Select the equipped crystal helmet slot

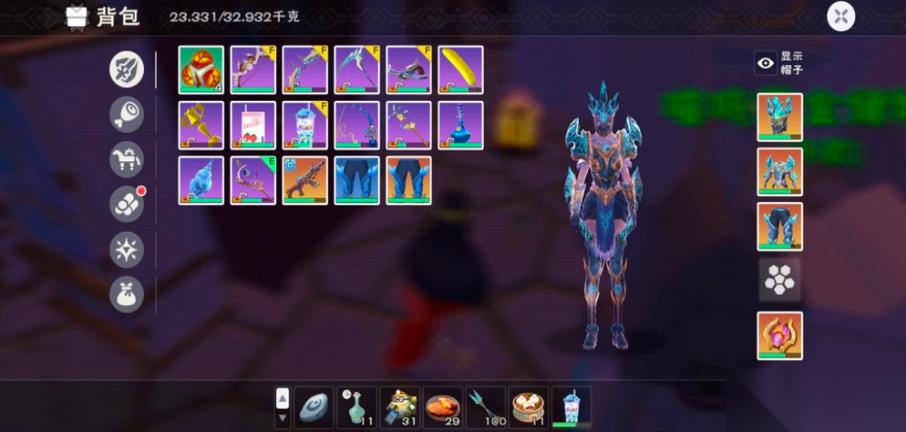point(779,117)
